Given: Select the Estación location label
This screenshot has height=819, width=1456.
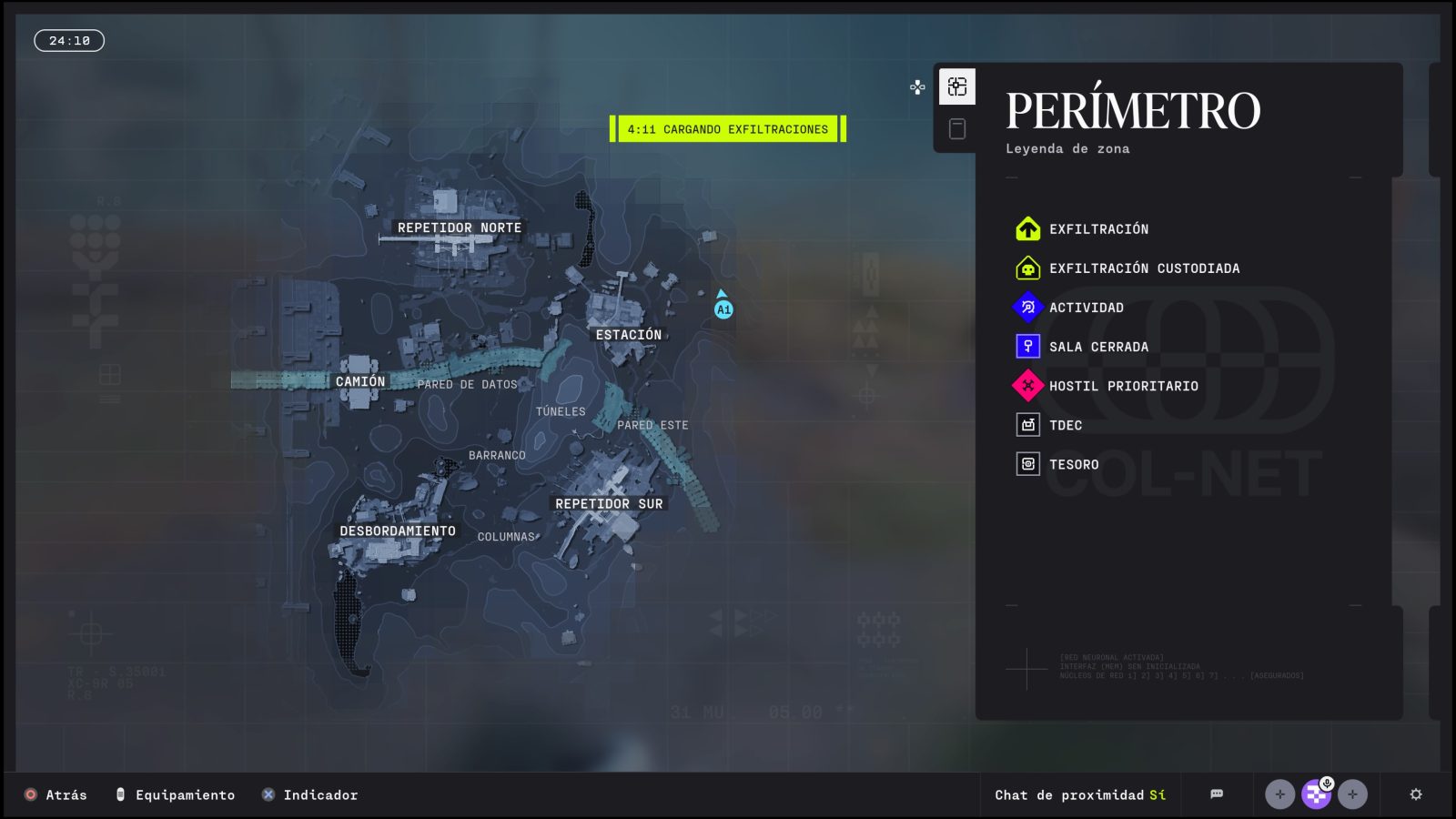Looking at the screenshot, I should click(629, 335).
